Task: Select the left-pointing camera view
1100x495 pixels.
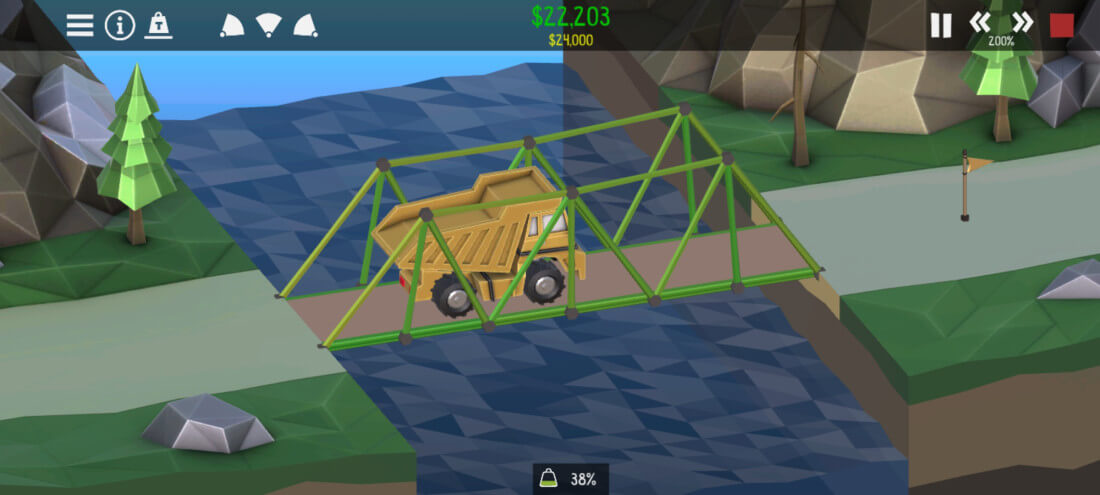Action: pyautogui.click(x=232, y=25)
